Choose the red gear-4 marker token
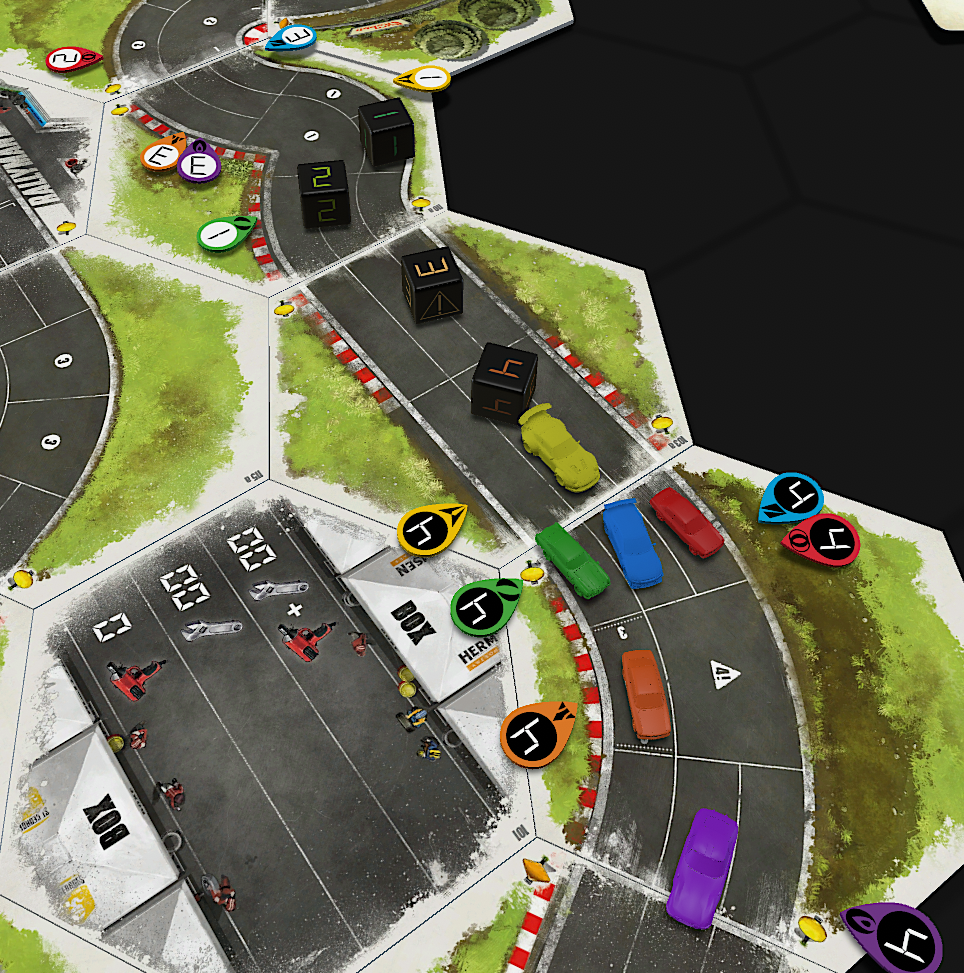This screenshot has height=973, width=964. (x=824, y=539)
